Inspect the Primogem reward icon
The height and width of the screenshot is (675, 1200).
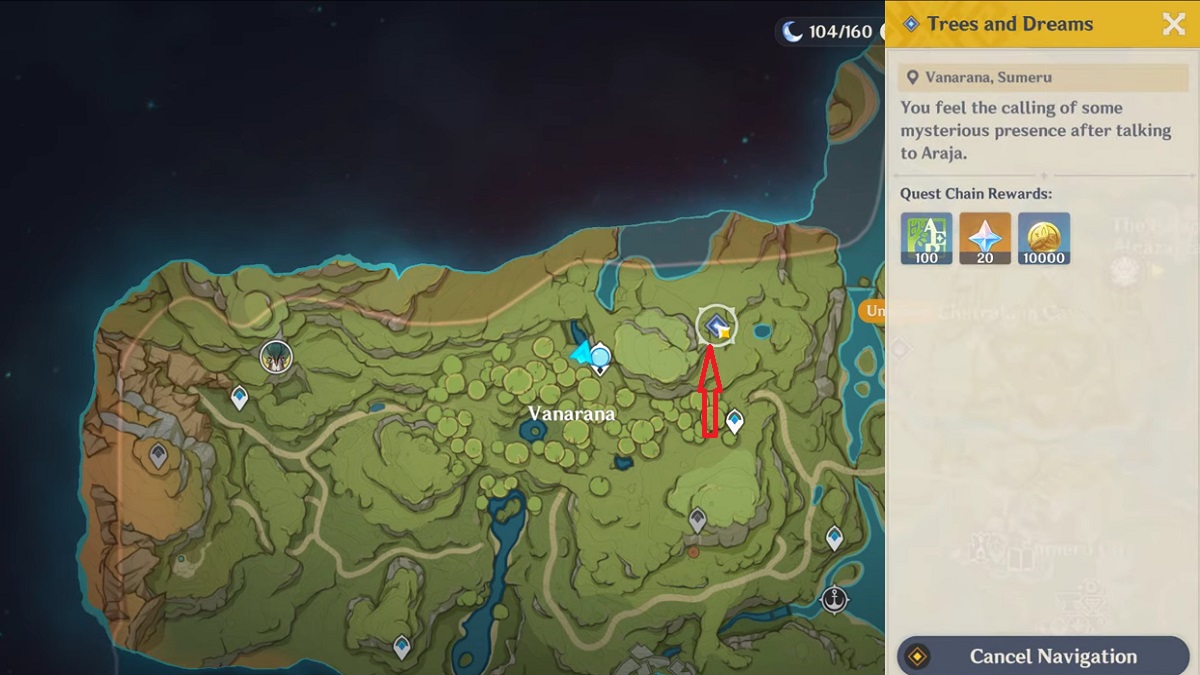pos(985,238)
